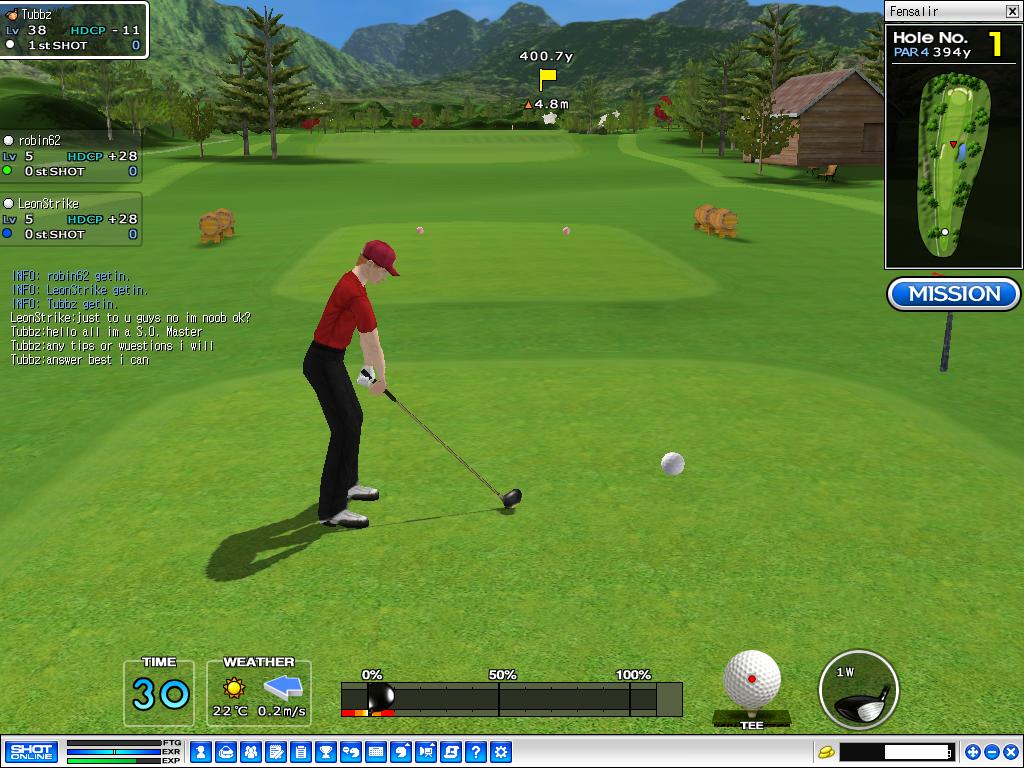
Task: Open the MISSION panel
Action: coord(953,294)
